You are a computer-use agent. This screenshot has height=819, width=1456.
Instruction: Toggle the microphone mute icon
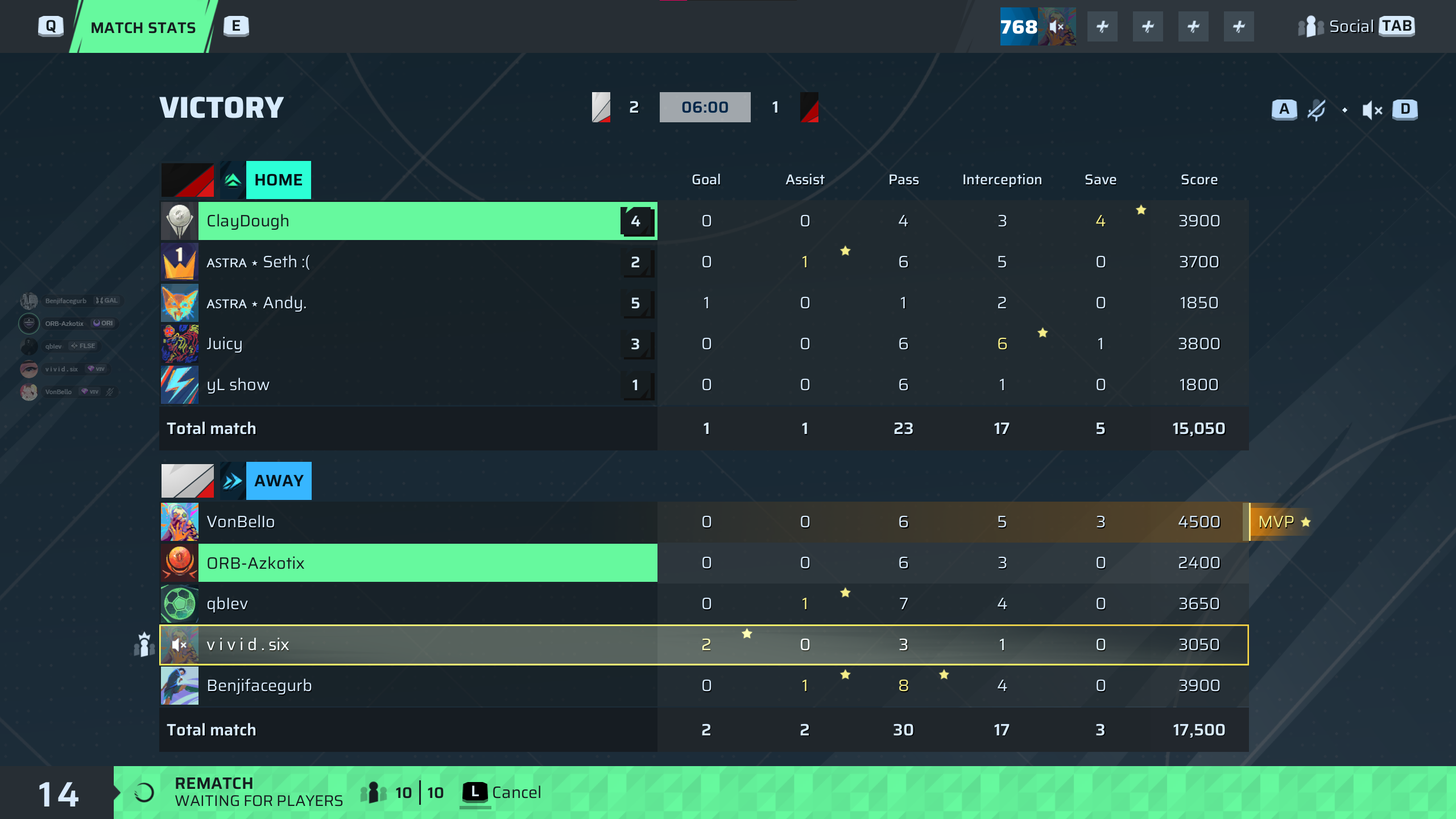tap(1316, 109)
